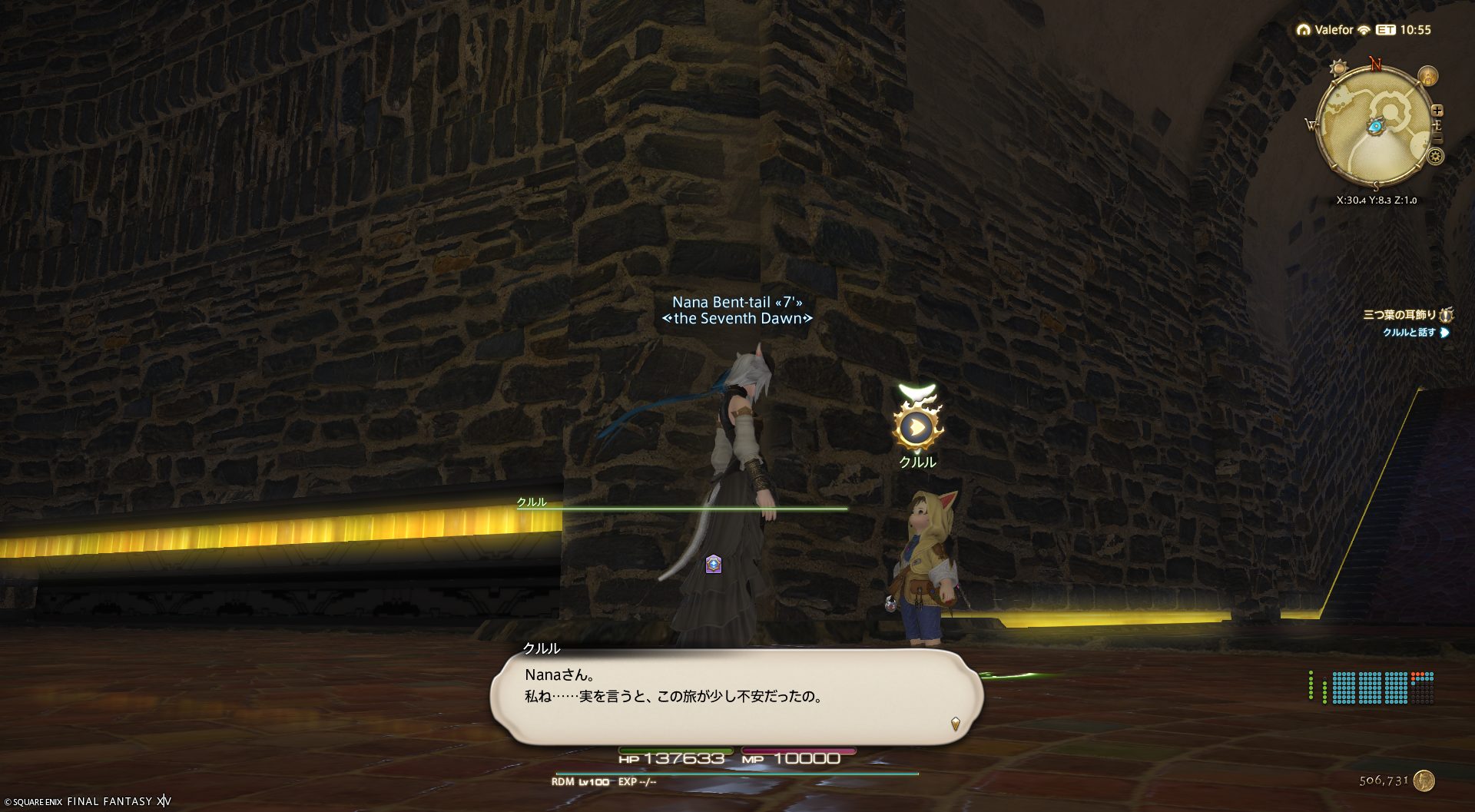
Task: Advance Krile's dialogue with the arrow indicator
Action: 955,723
